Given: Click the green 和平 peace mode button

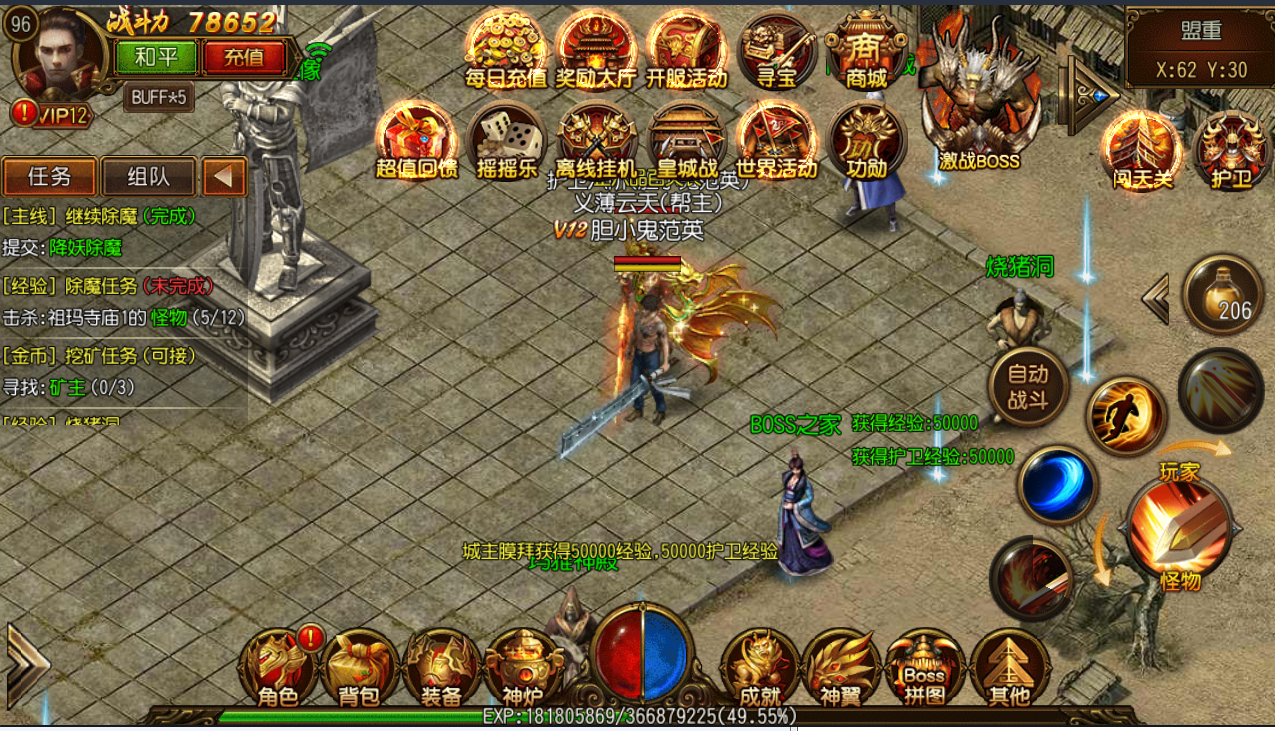Looking at the screenshot, I should click(x=156, y=57).
